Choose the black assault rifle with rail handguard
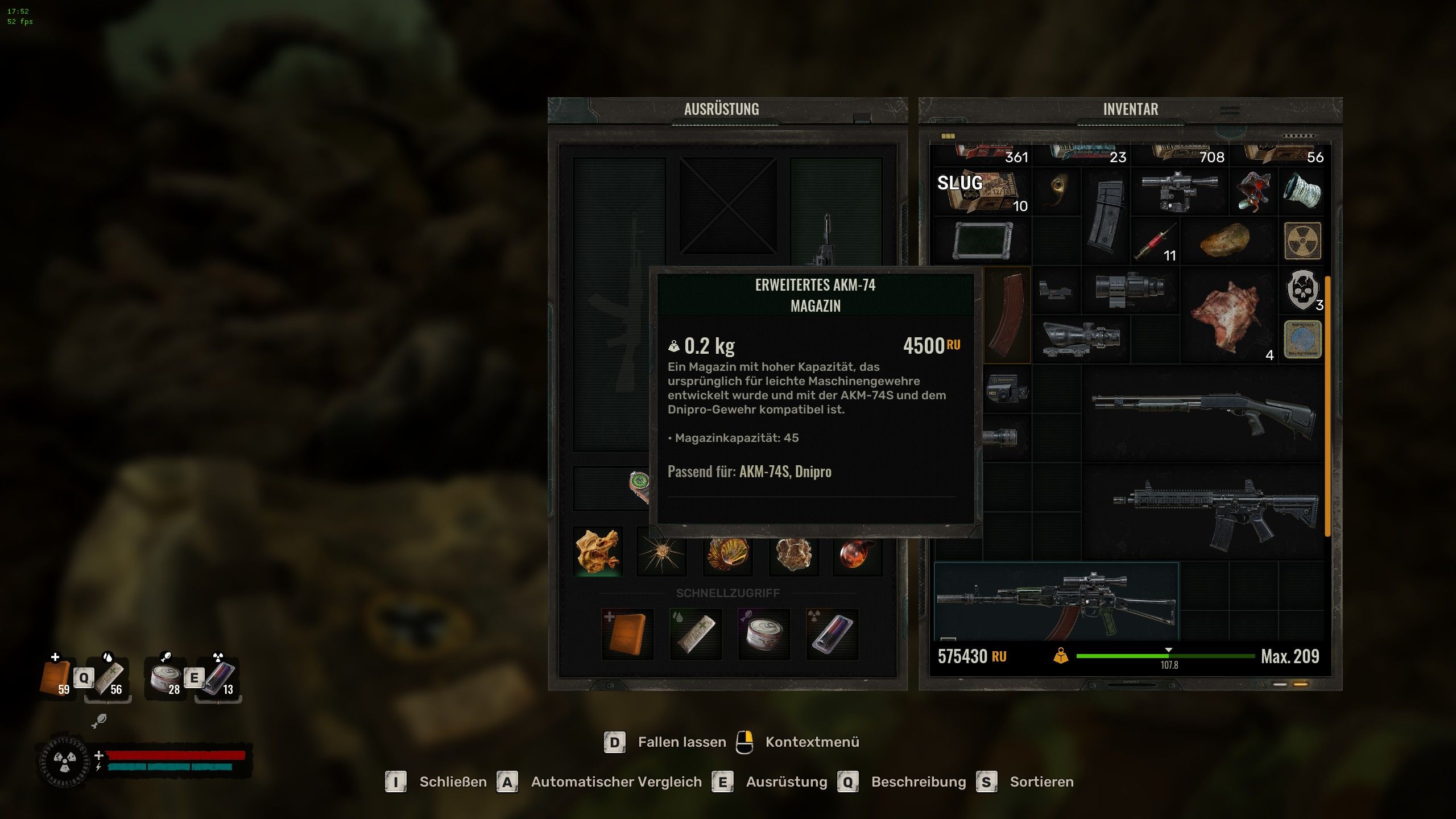The width and height of the screenshot is (1456, 819). pos(1215,512)
